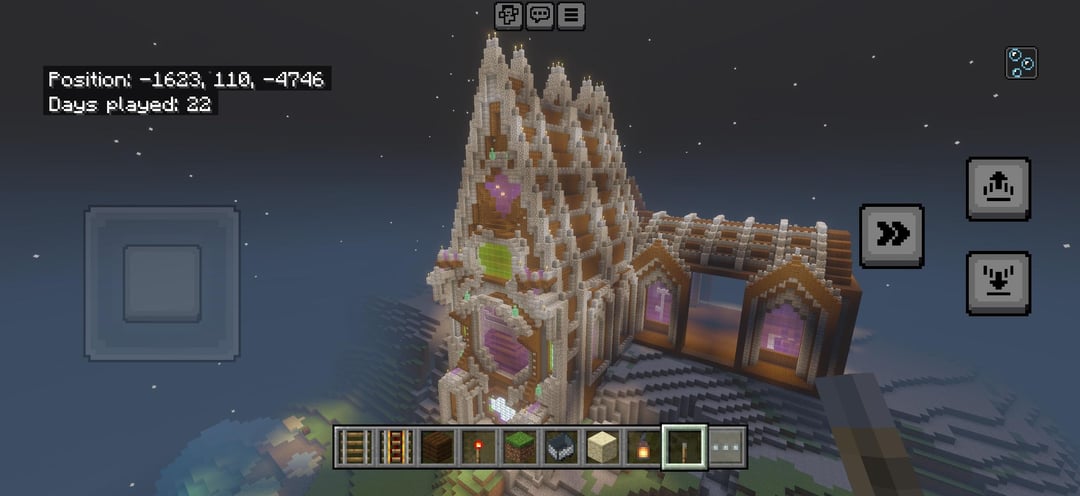
Task: Select the minecart hotbar slot
Action: (x=561, y=447)
